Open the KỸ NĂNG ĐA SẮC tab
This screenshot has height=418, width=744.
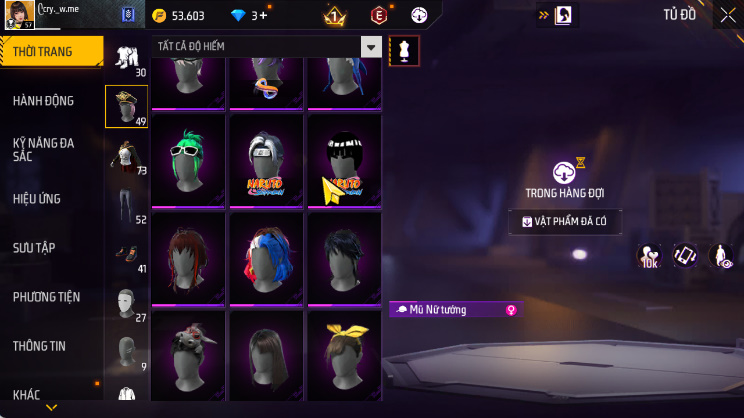[43, 149]
